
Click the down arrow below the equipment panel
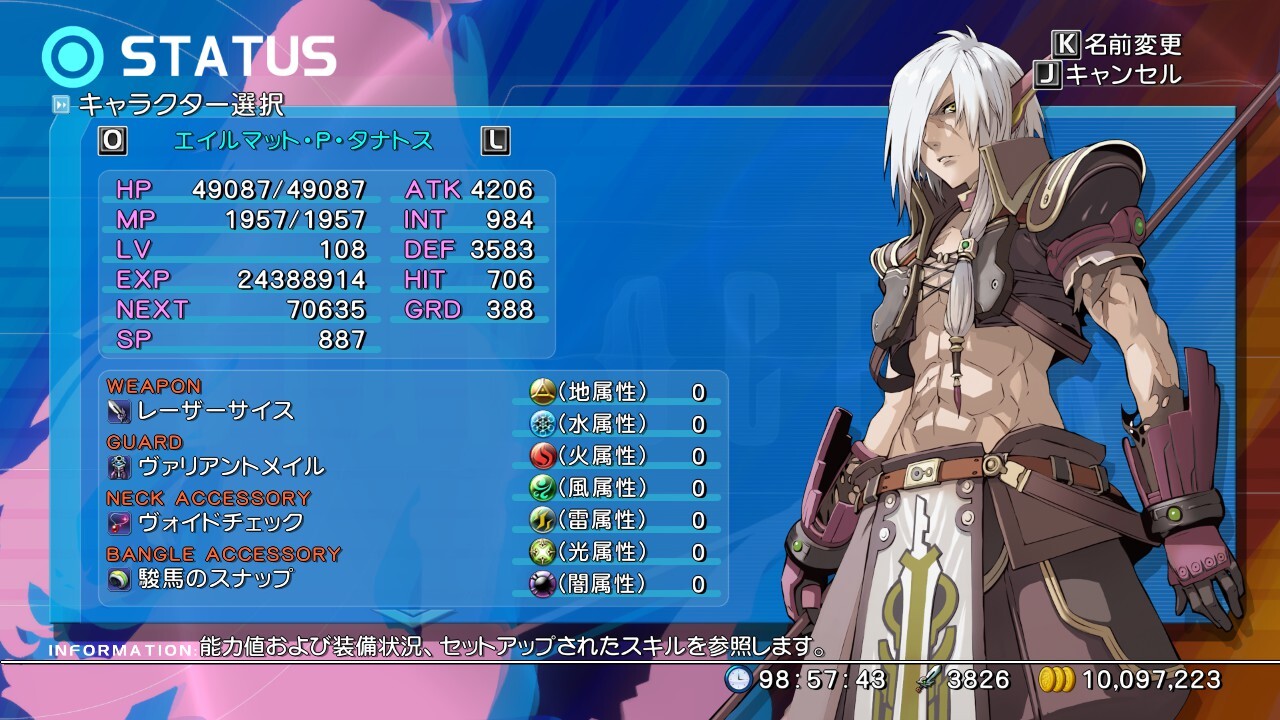[412, 617]
